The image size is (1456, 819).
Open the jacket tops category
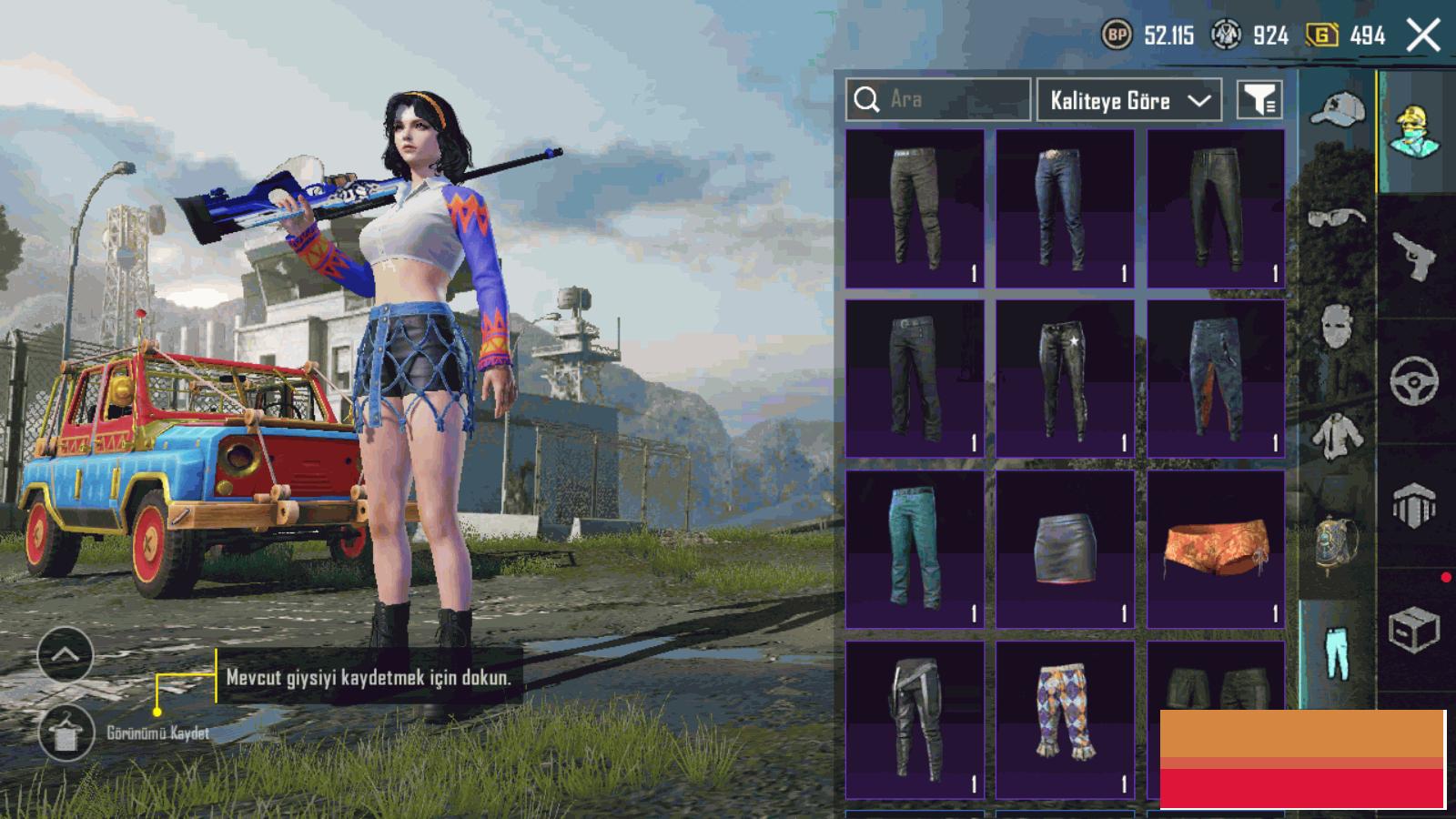coord(1337,435)
